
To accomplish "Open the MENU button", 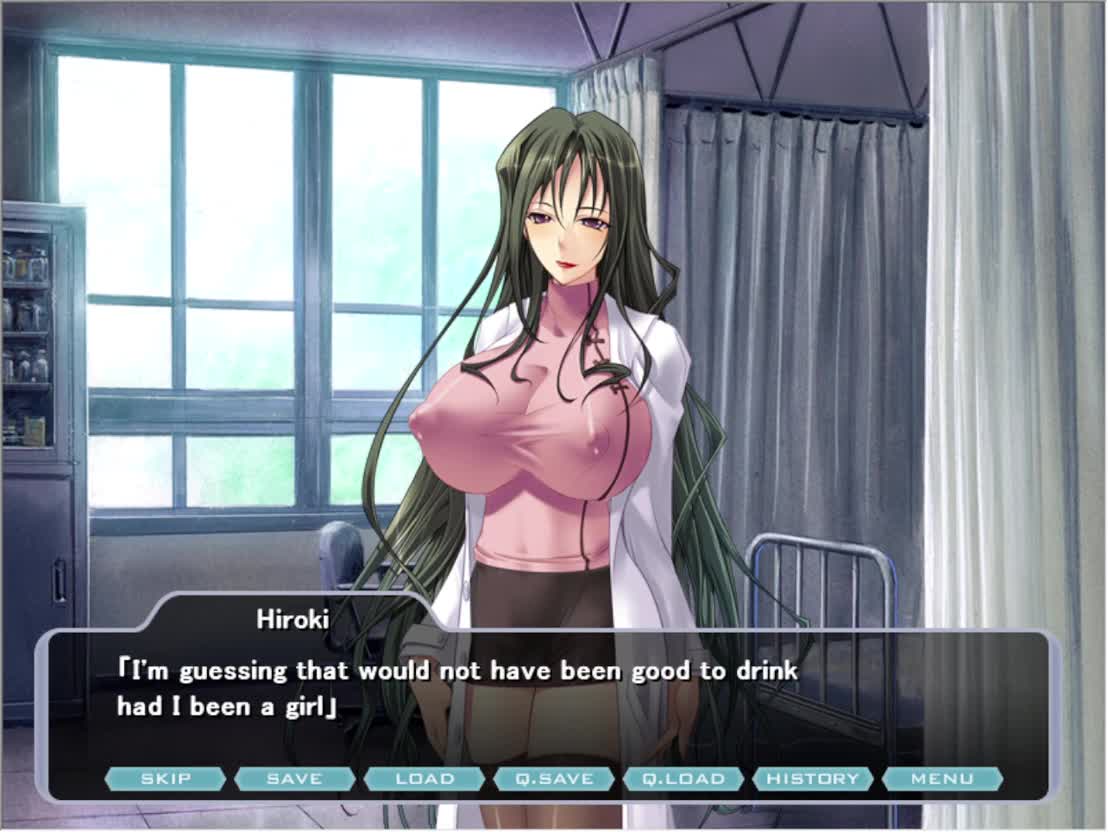I will coord(942,779).
